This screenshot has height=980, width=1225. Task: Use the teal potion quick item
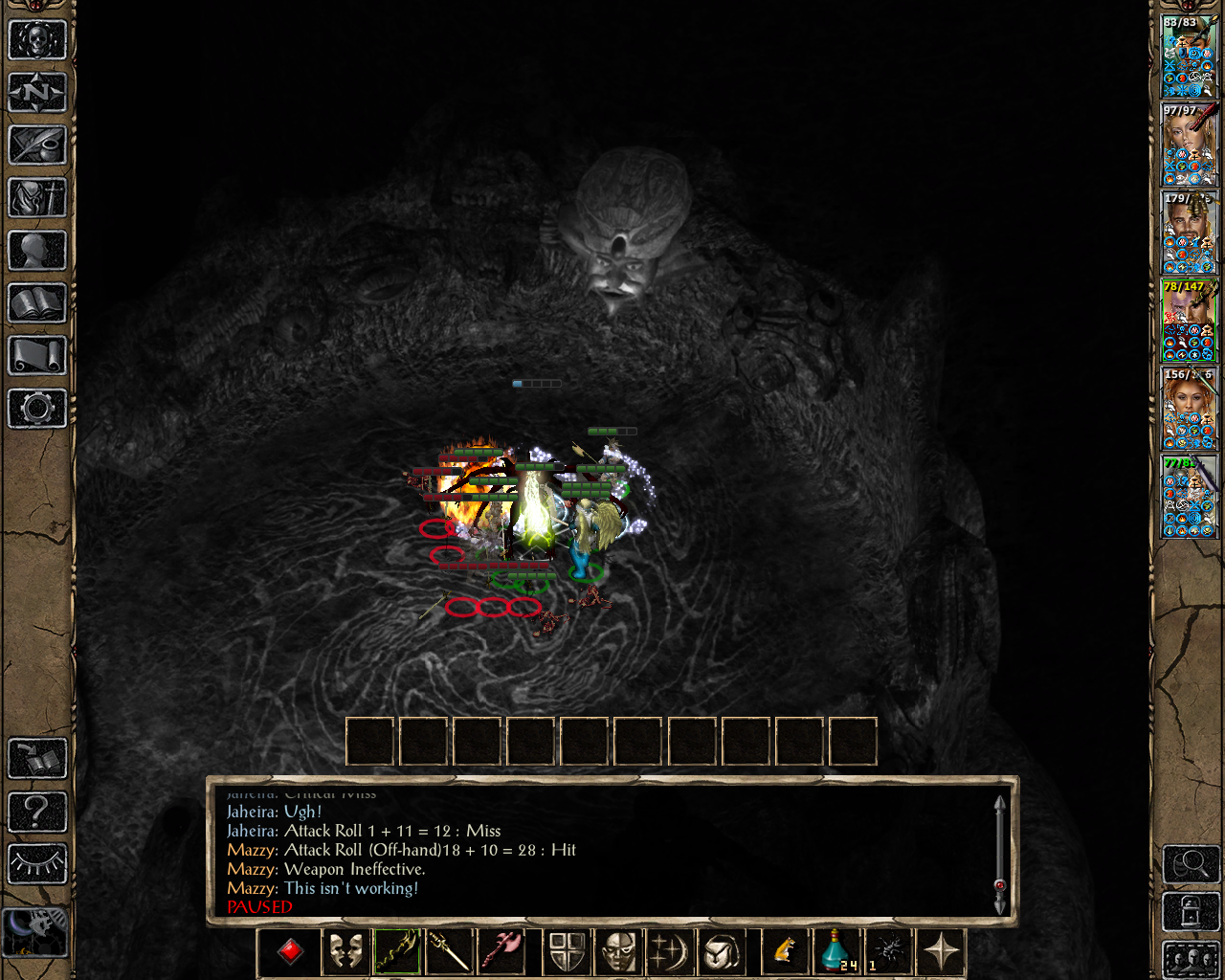[835, 951]
